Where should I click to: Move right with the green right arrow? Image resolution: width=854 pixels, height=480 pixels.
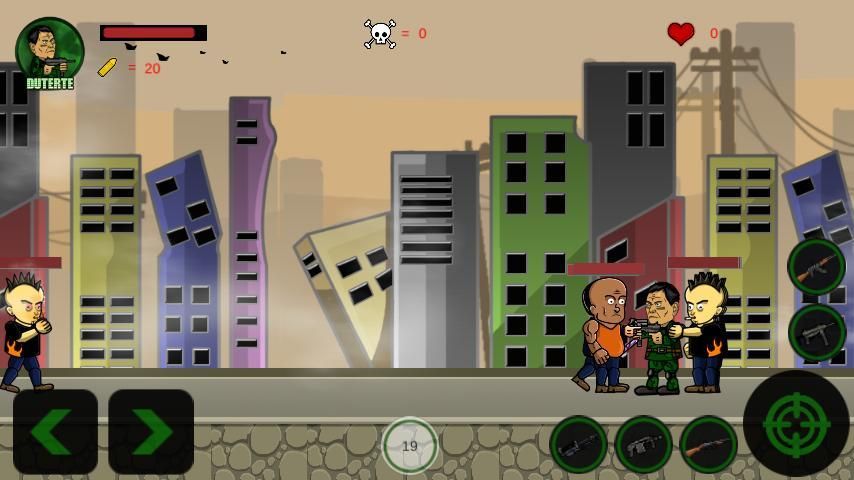(x=151, y=431)
